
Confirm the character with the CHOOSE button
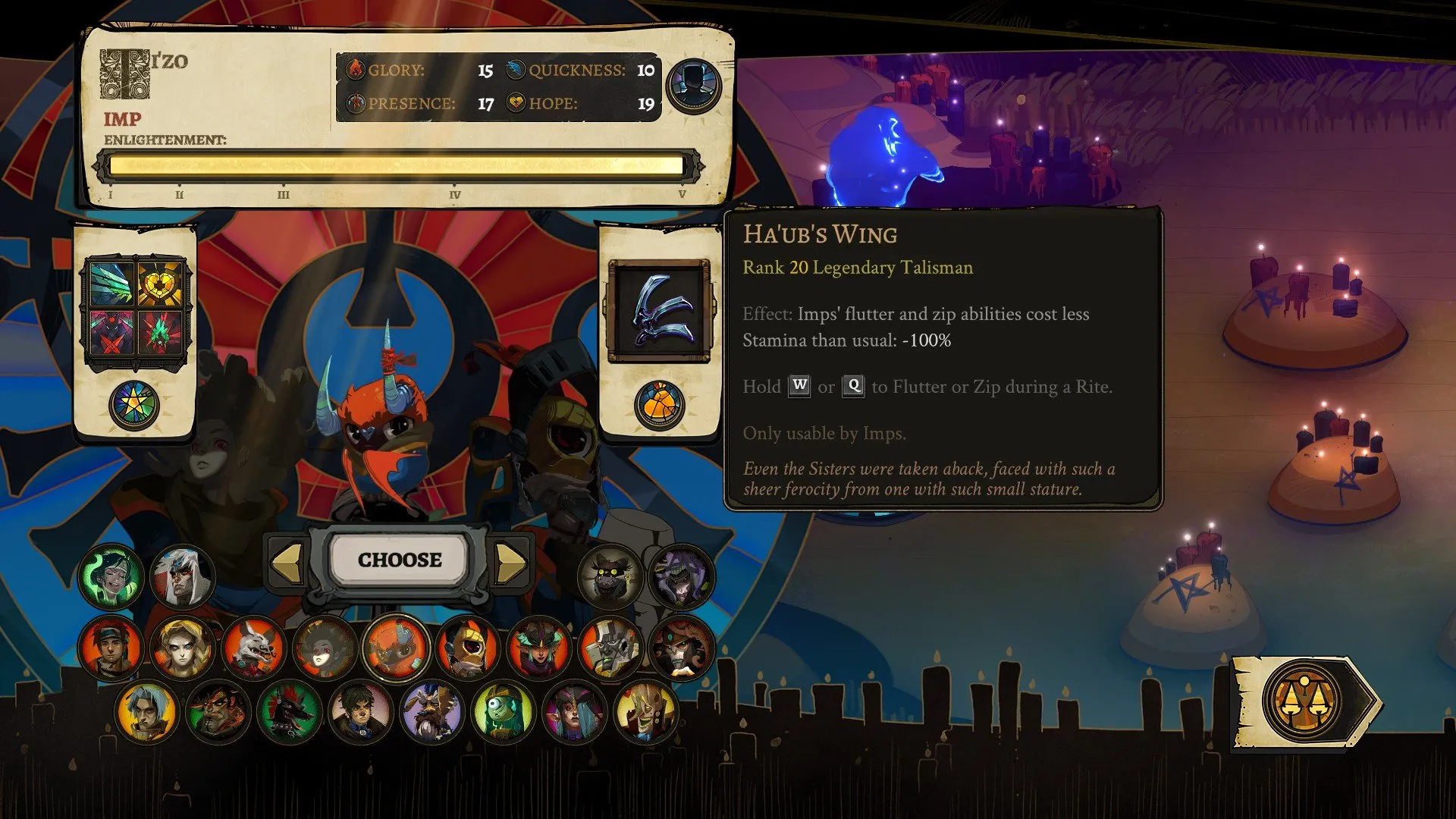400,560
